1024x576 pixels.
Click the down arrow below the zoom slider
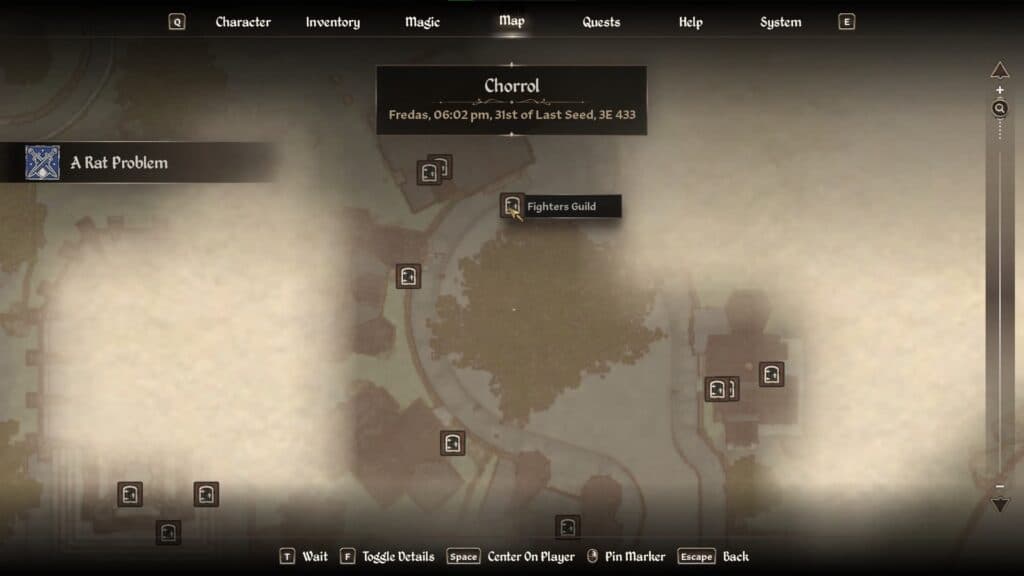tap(1000, 505)
